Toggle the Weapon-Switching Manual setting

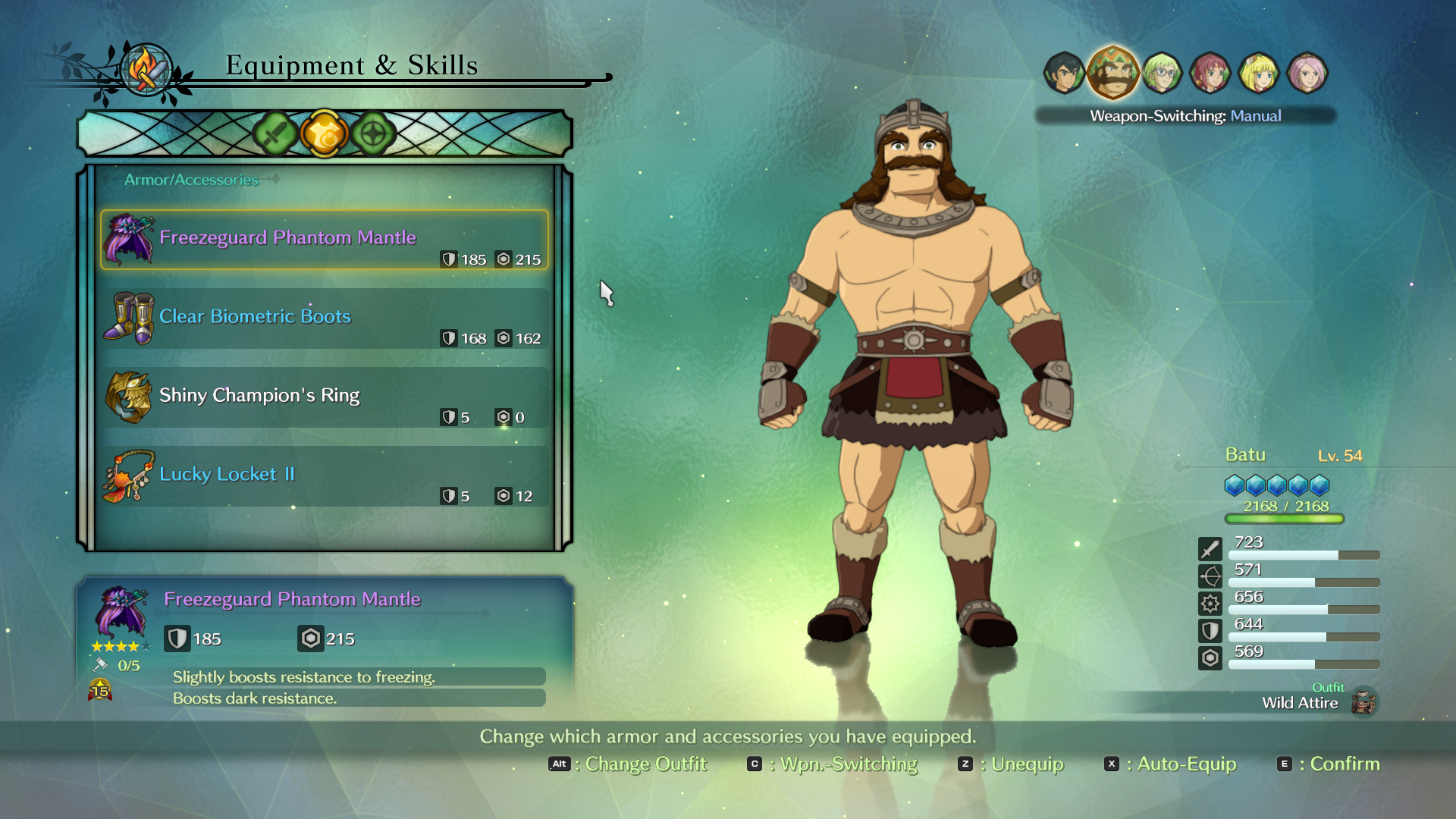coord(1185,116)
